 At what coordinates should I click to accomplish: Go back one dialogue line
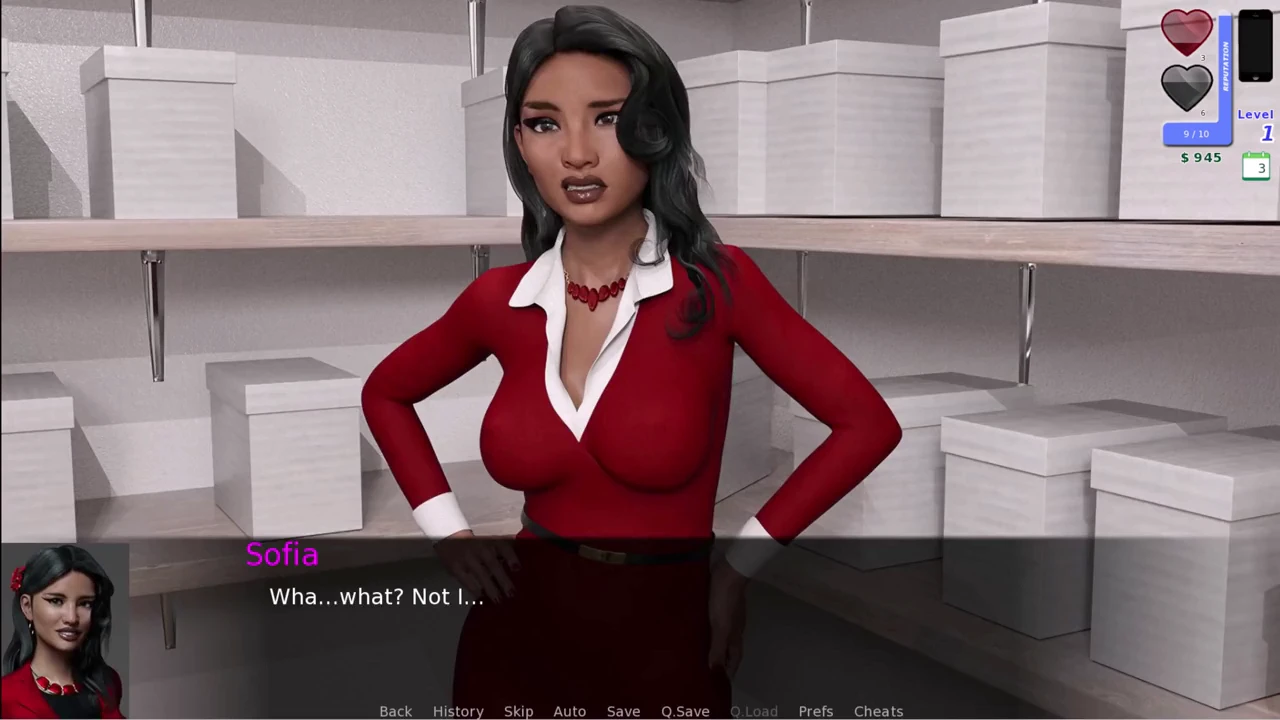pos(395,711)
